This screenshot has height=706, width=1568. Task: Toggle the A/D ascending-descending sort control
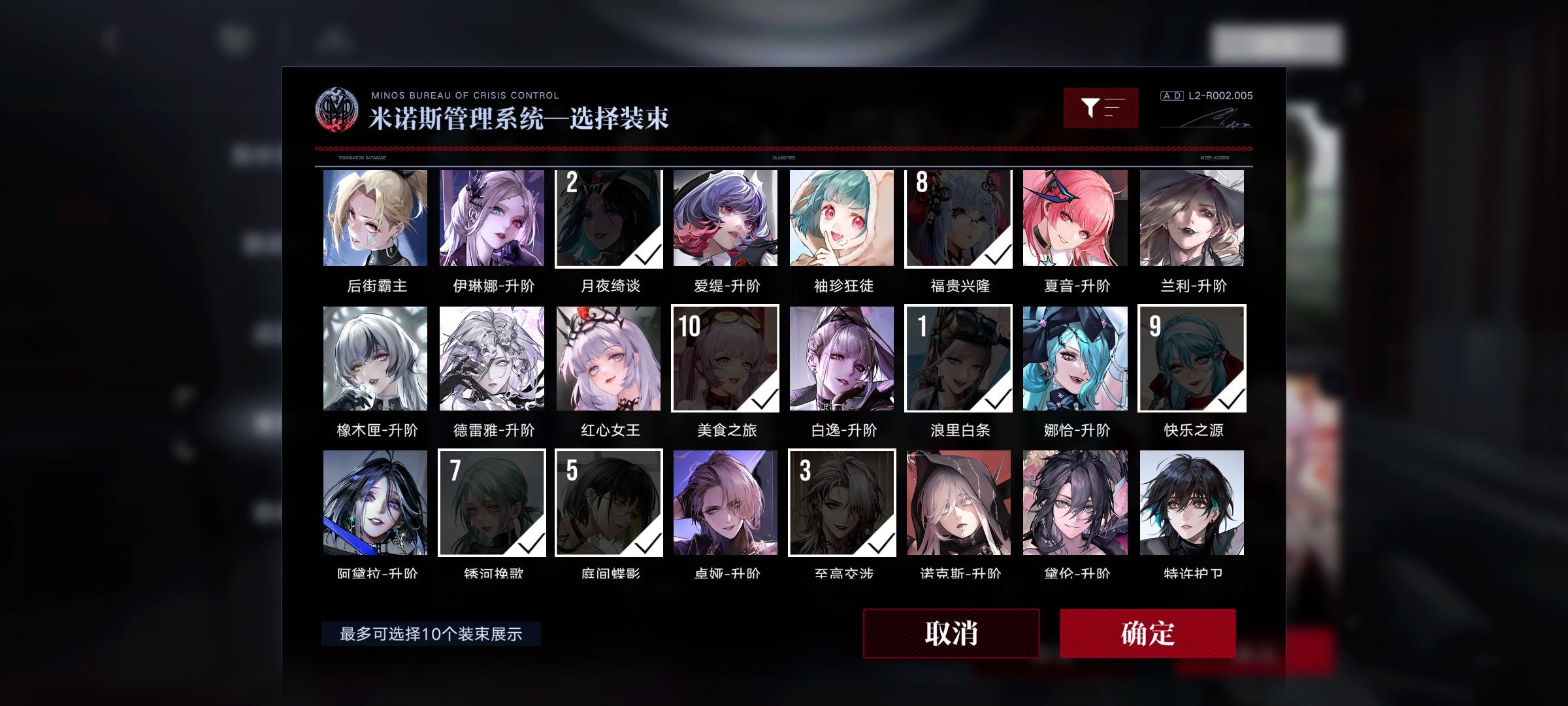click(1172, 96)
